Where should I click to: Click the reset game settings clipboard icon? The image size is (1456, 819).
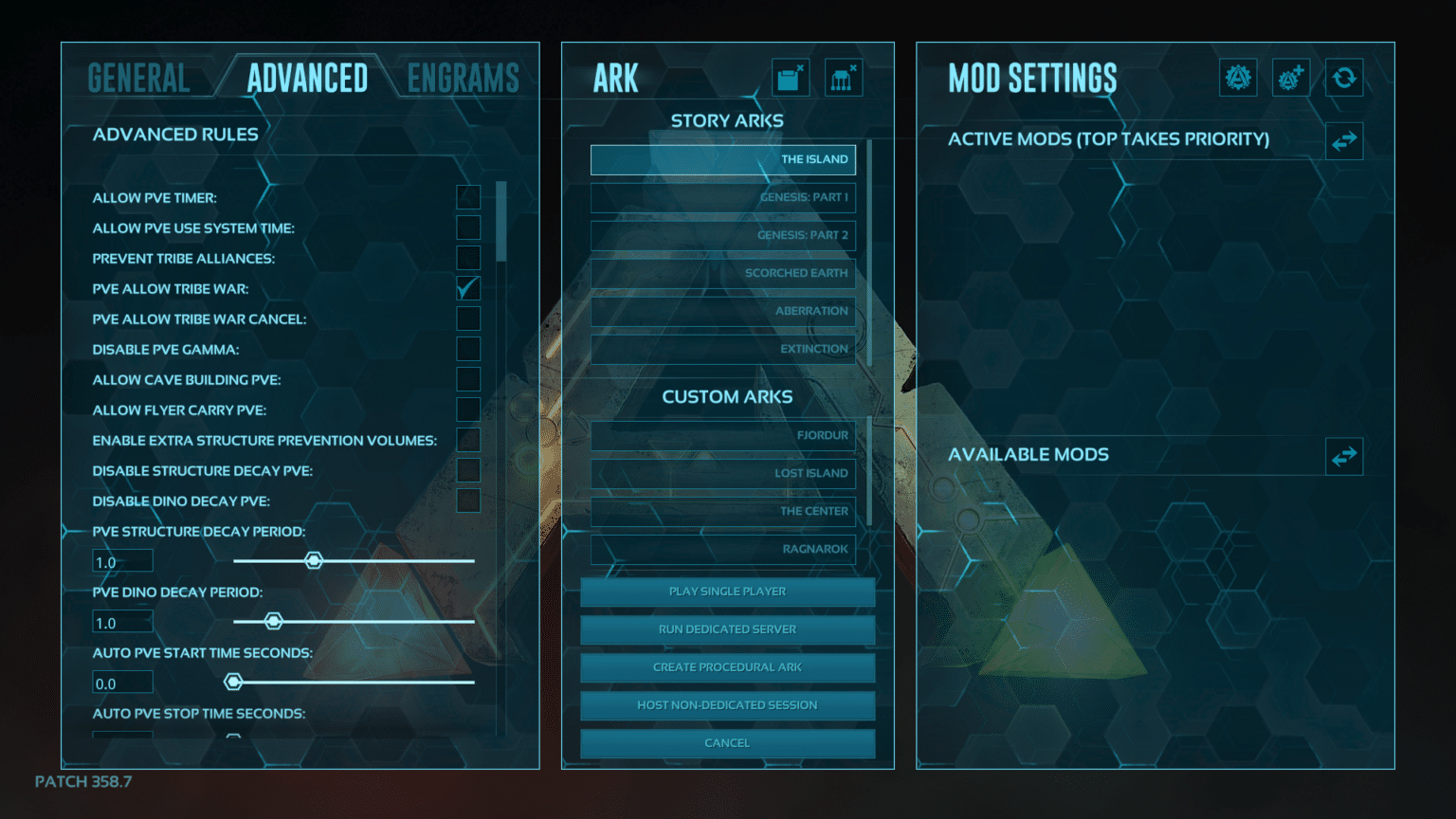[790, 78]
